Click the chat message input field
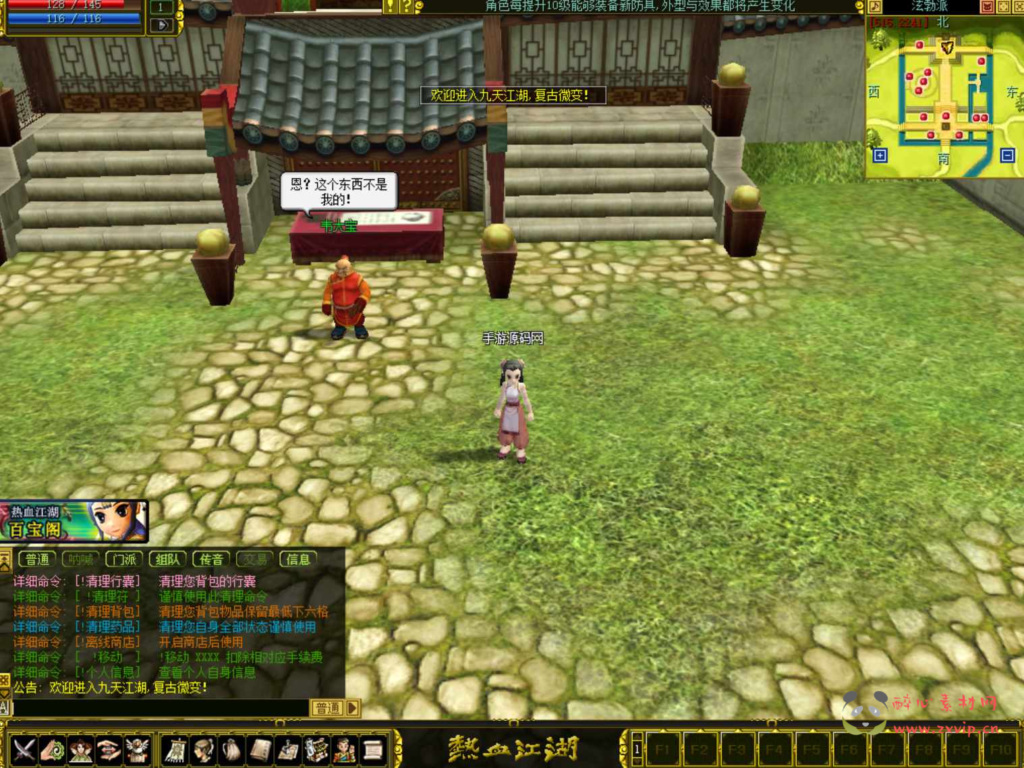Image resolution: width=1024 pixels, height=768 pixels. (160, 708)
